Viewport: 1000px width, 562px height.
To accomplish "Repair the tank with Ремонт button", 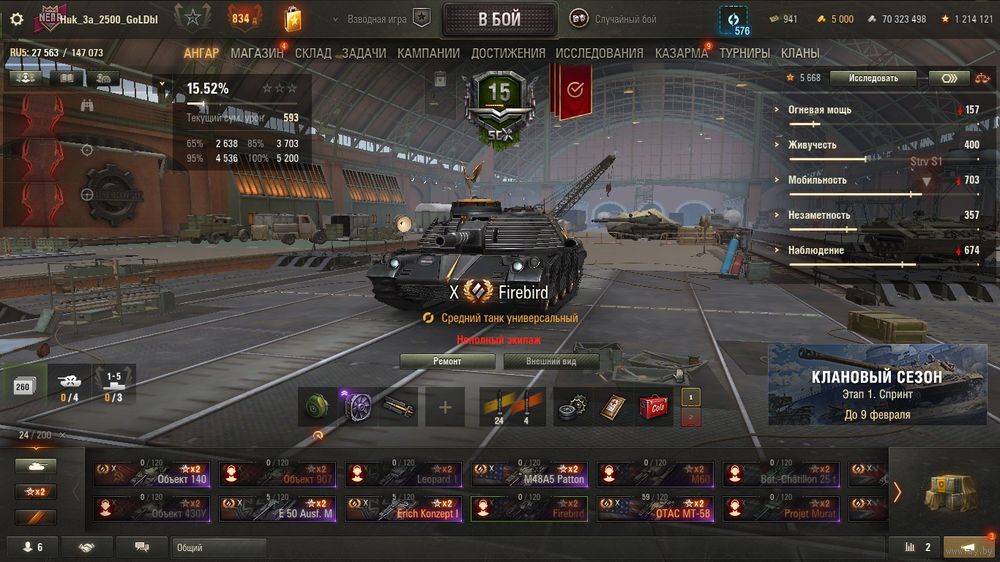I will click(447, 361).
